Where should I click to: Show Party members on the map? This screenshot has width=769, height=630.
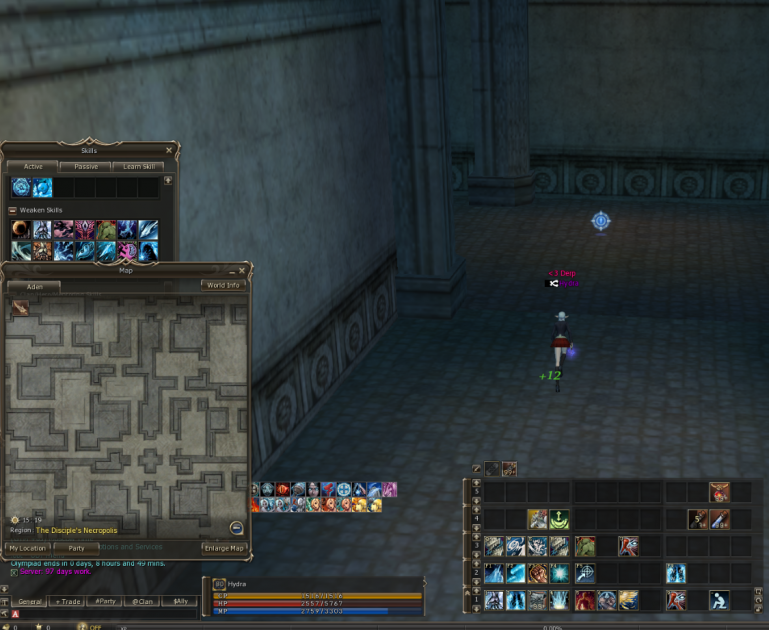click(x=76, y=548)
